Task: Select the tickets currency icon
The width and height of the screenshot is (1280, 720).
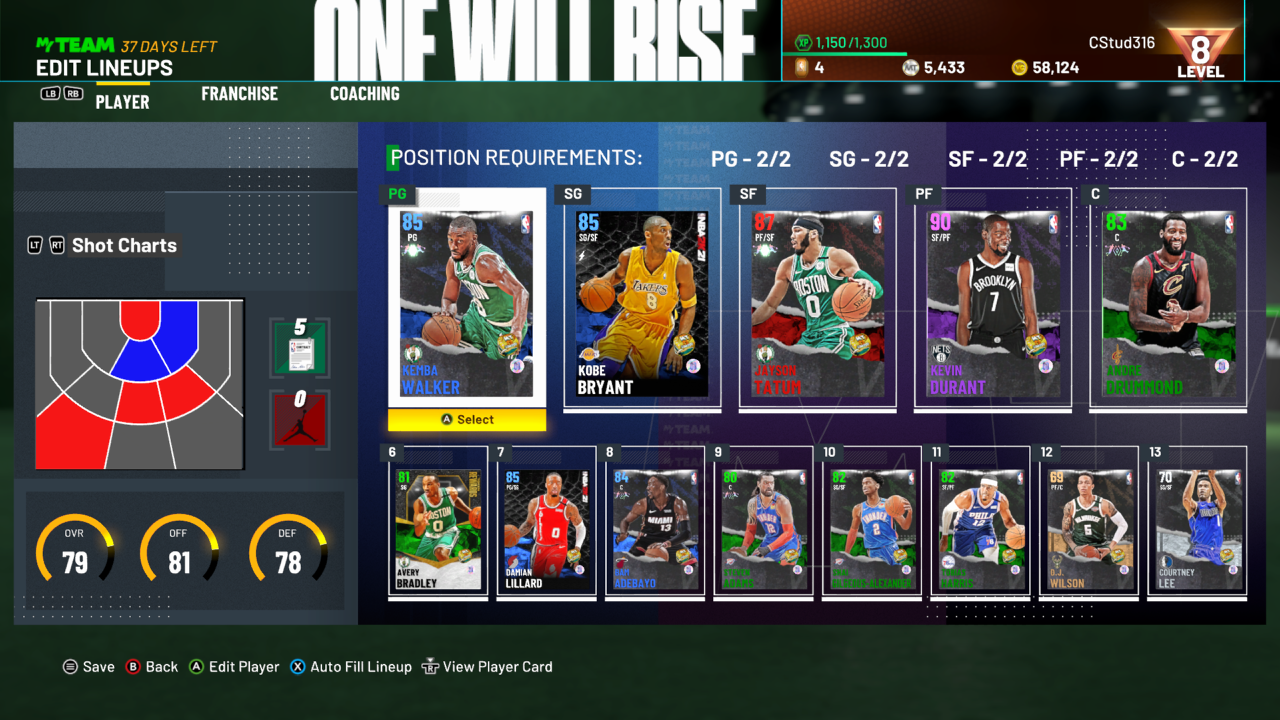Action: pyautogui.click(x=802, y=66)
